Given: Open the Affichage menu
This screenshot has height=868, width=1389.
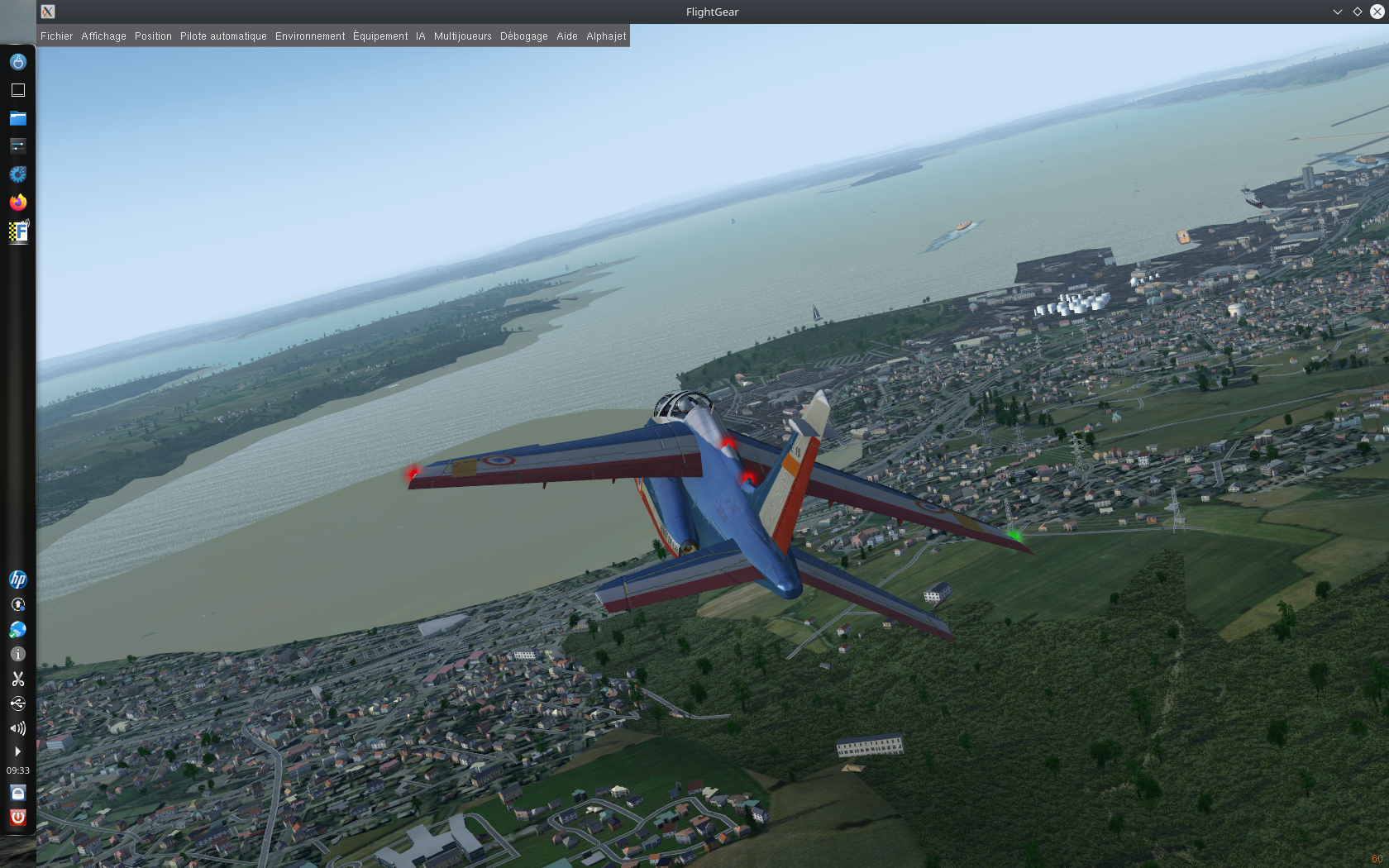Looking at the screenshot, I should coord(103,36).
